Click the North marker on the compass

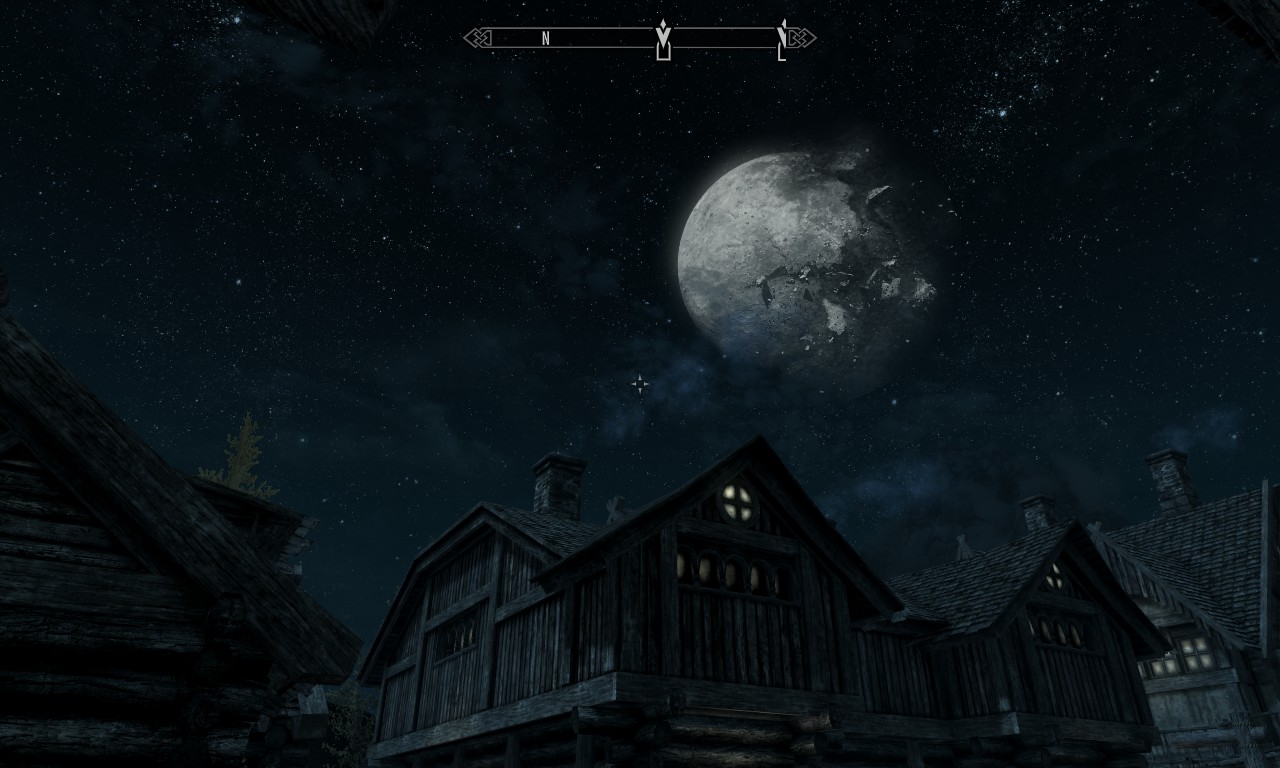(x=546, y=38)
